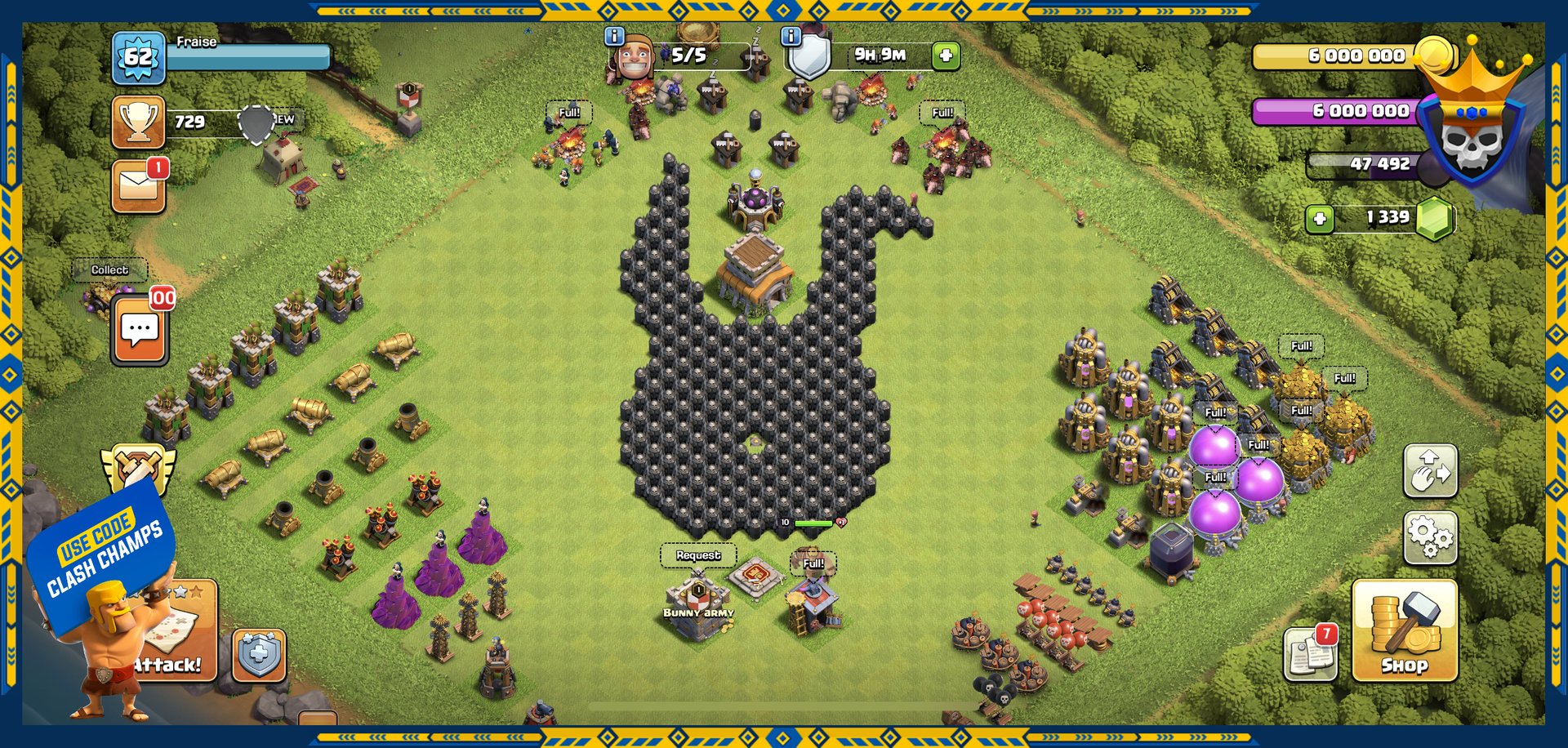Open the crossed-swords league badge
The image size is (1568, 748).
pos(137,469)
